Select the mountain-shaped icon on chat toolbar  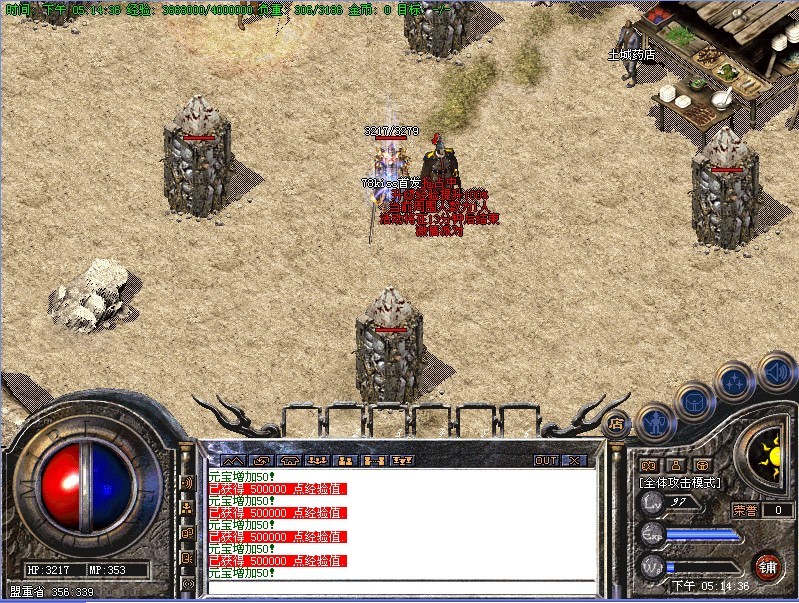click(x=231, y=461)
